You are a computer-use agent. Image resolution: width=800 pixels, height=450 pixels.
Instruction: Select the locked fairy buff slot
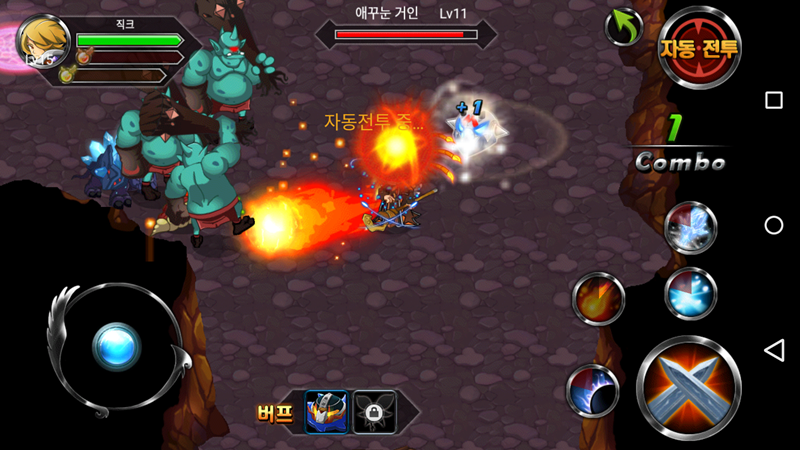pos(375,411)
